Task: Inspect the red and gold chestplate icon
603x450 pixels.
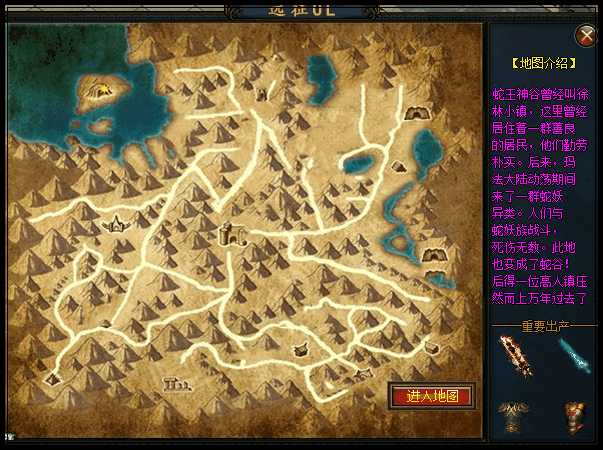Action: tap(574, 414)
